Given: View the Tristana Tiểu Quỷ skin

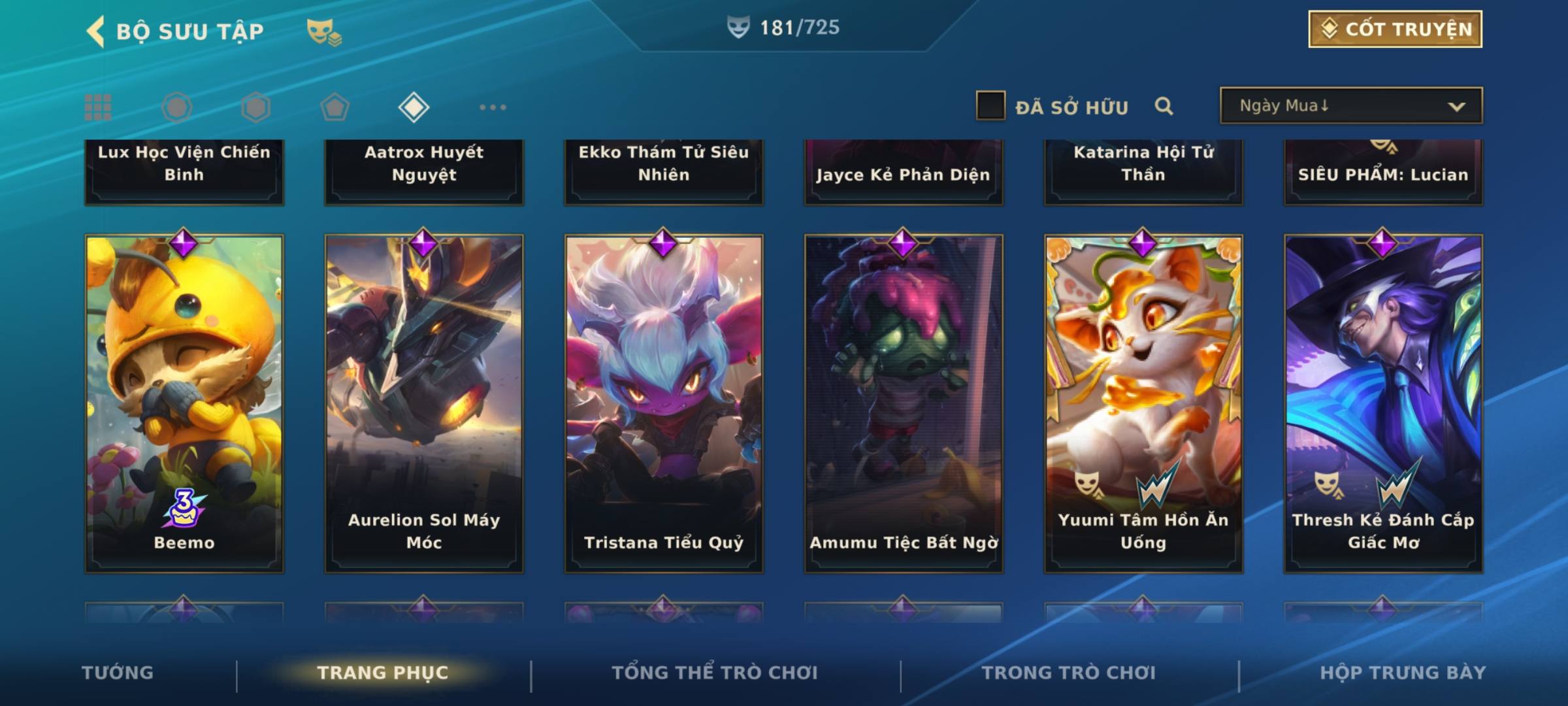Looking at the screenshot, I should [x=664, y=403].
